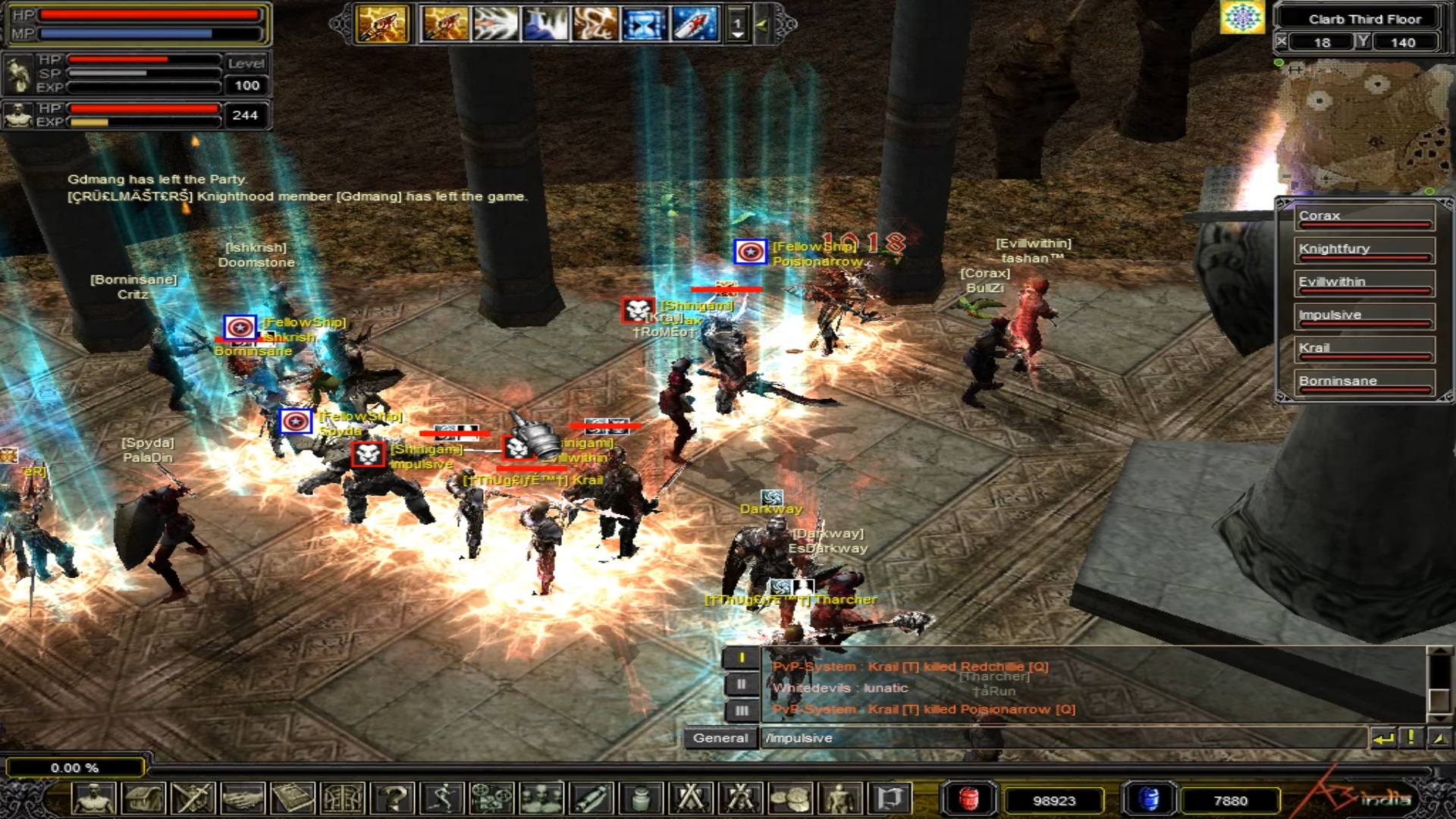Trigger the white burst arrow skill
Viewport: 1456px width, 819px height.
tap(495, 24)
